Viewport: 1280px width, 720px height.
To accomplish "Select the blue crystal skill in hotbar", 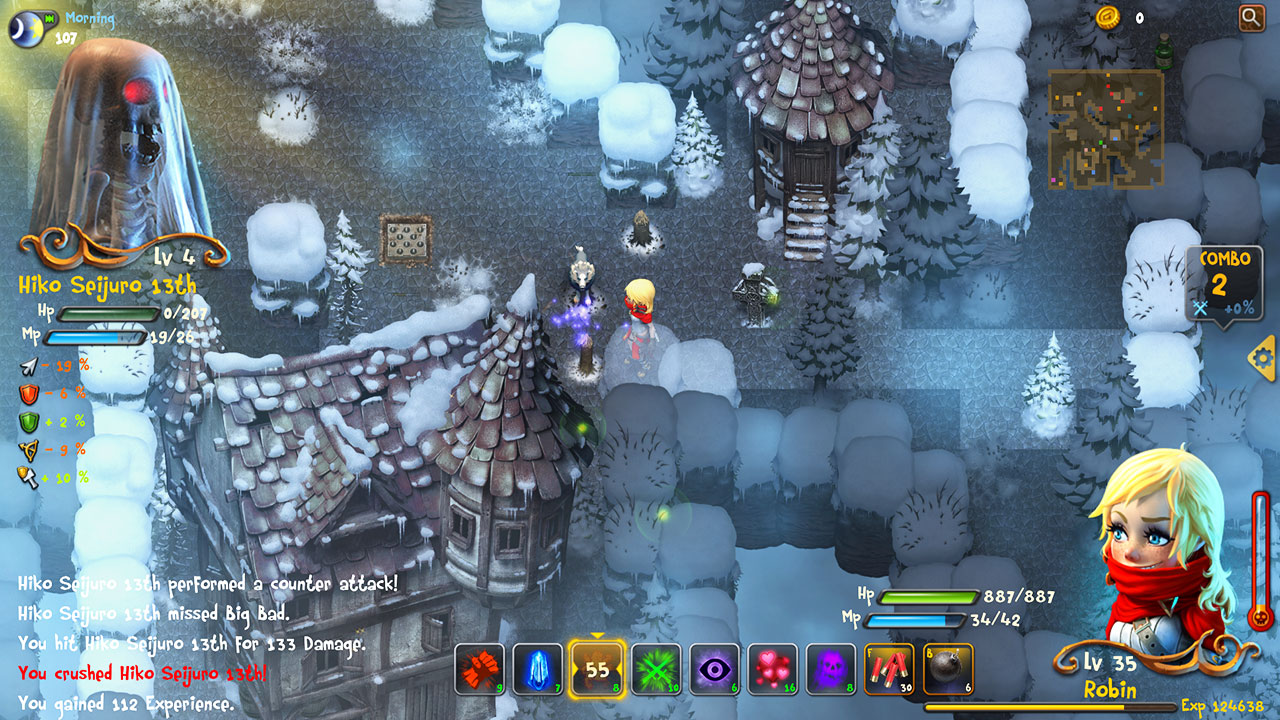I will coord(537,670).
